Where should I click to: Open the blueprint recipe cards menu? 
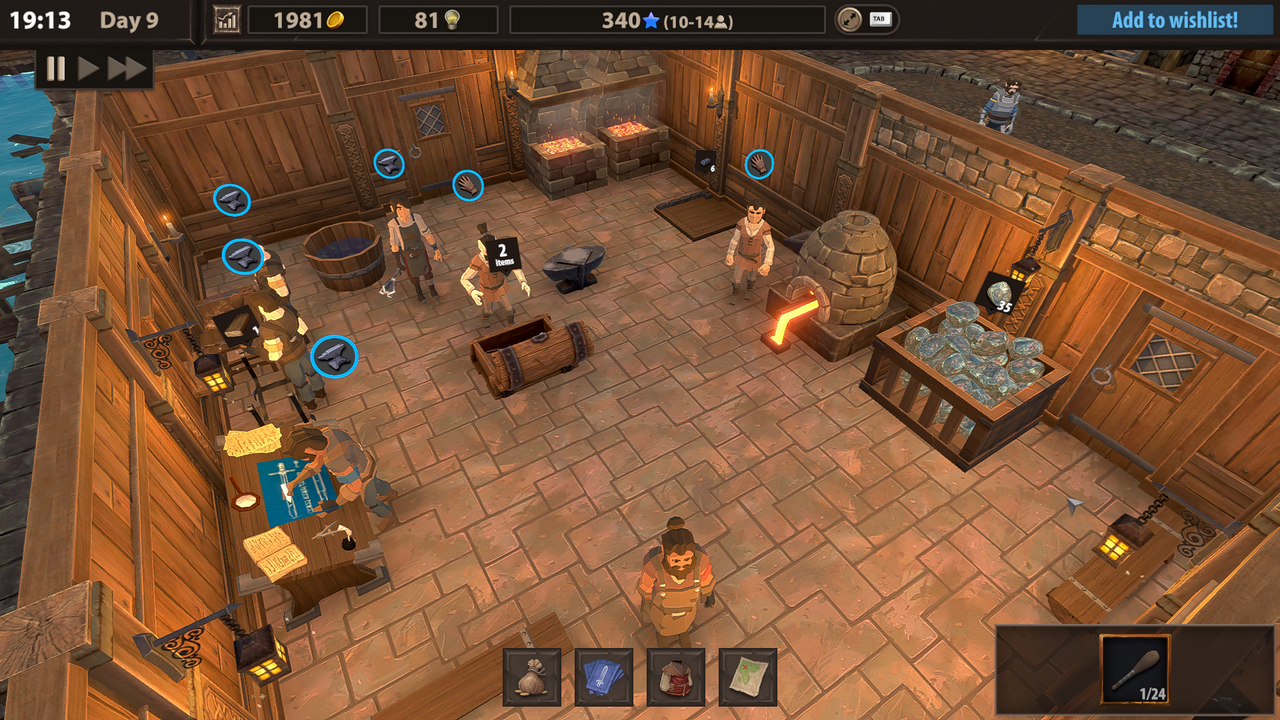pos(604,675)
